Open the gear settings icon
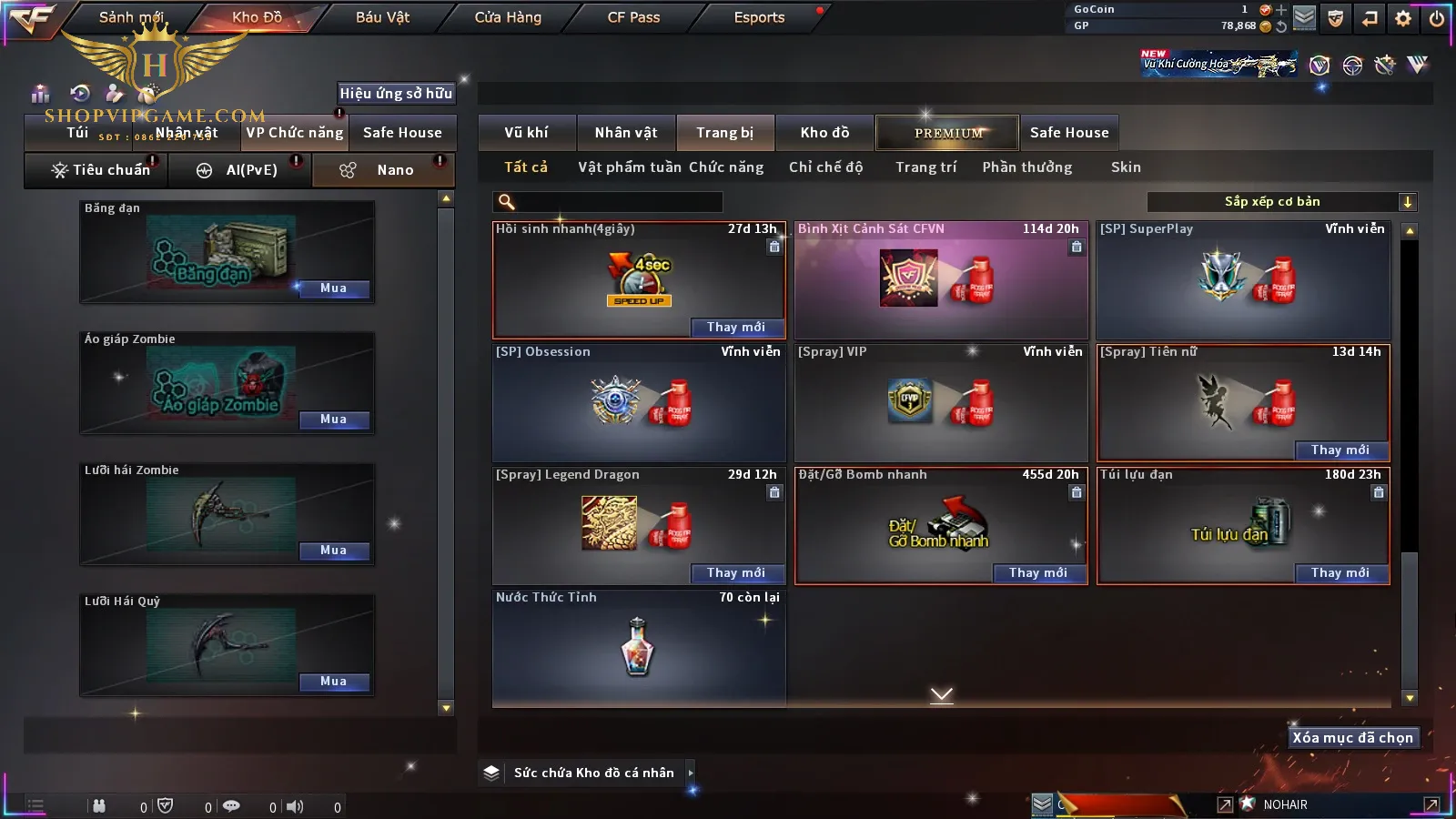Viewport: 1456px width, 819px height. pyautogui.click(x=1403, y=18)
